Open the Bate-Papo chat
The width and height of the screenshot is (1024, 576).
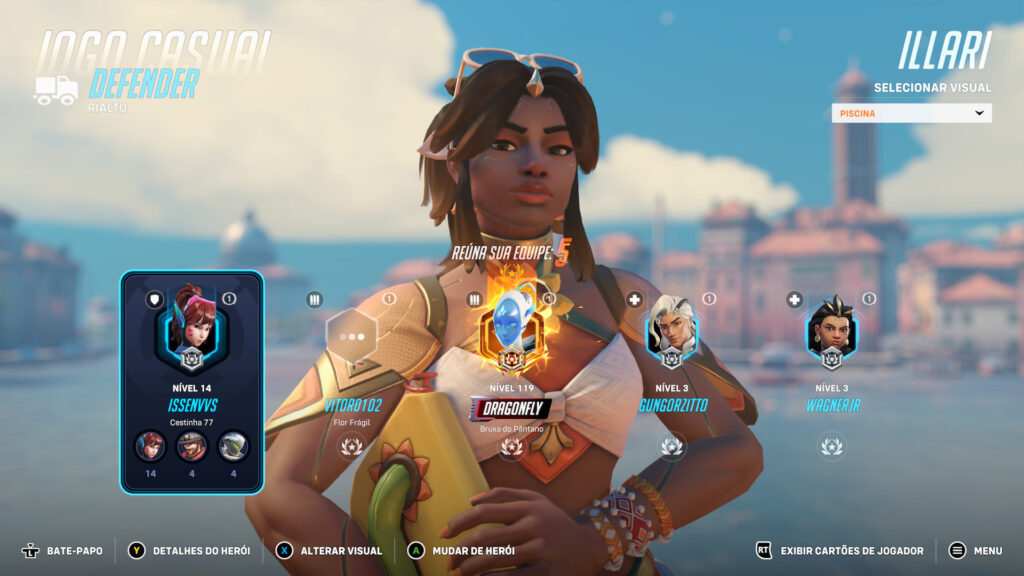[x=62, y=550]
